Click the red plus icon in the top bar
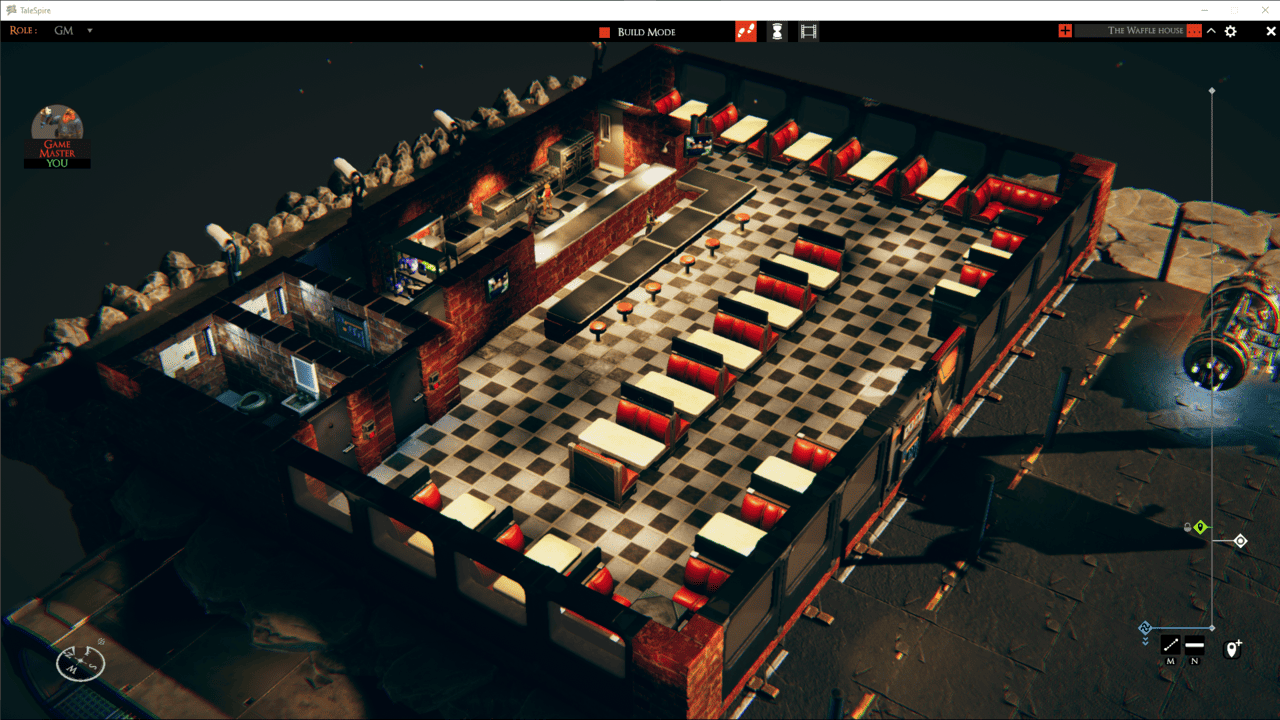This screenshot has width=1280, height=720. [1064, 30]
